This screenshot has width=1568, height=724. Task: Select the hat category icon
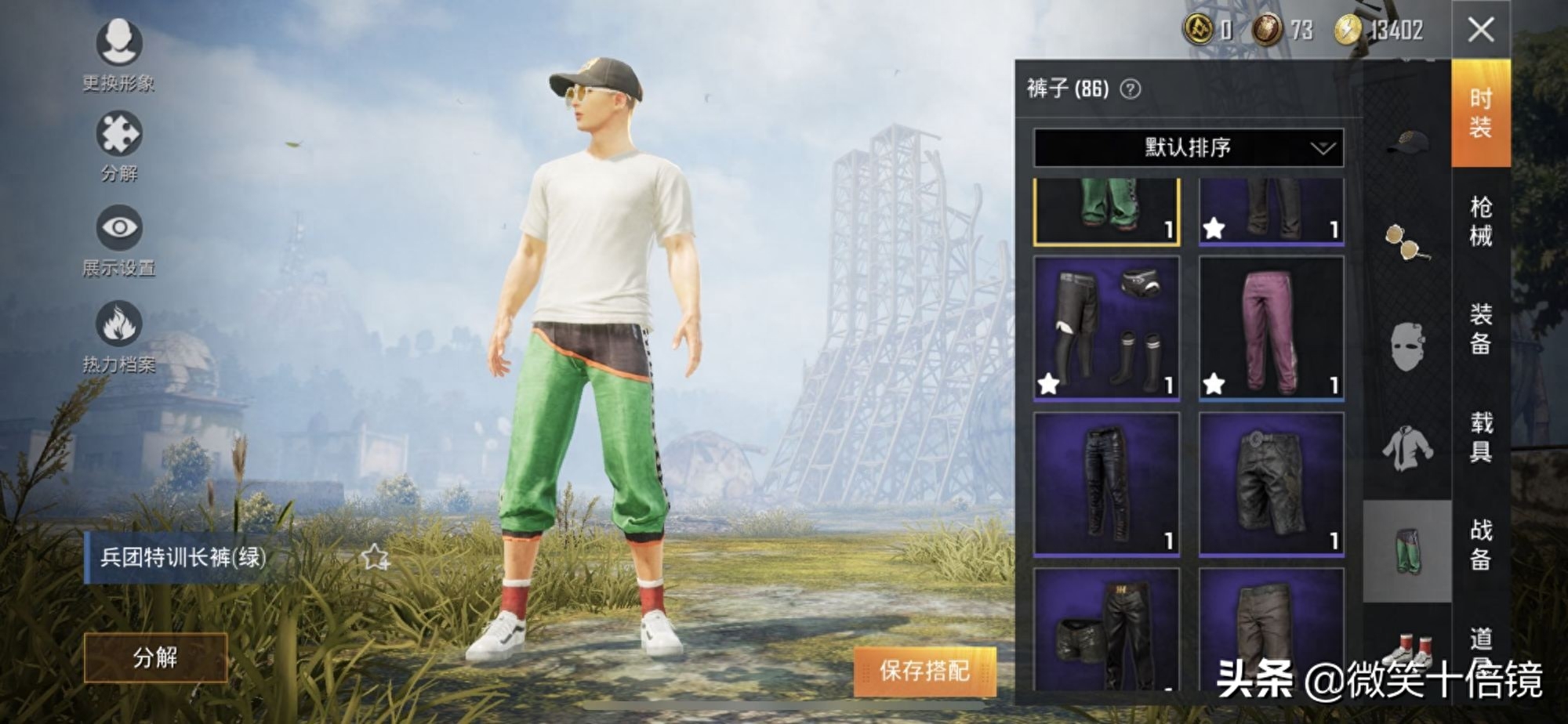click(x=1407, y=142)
